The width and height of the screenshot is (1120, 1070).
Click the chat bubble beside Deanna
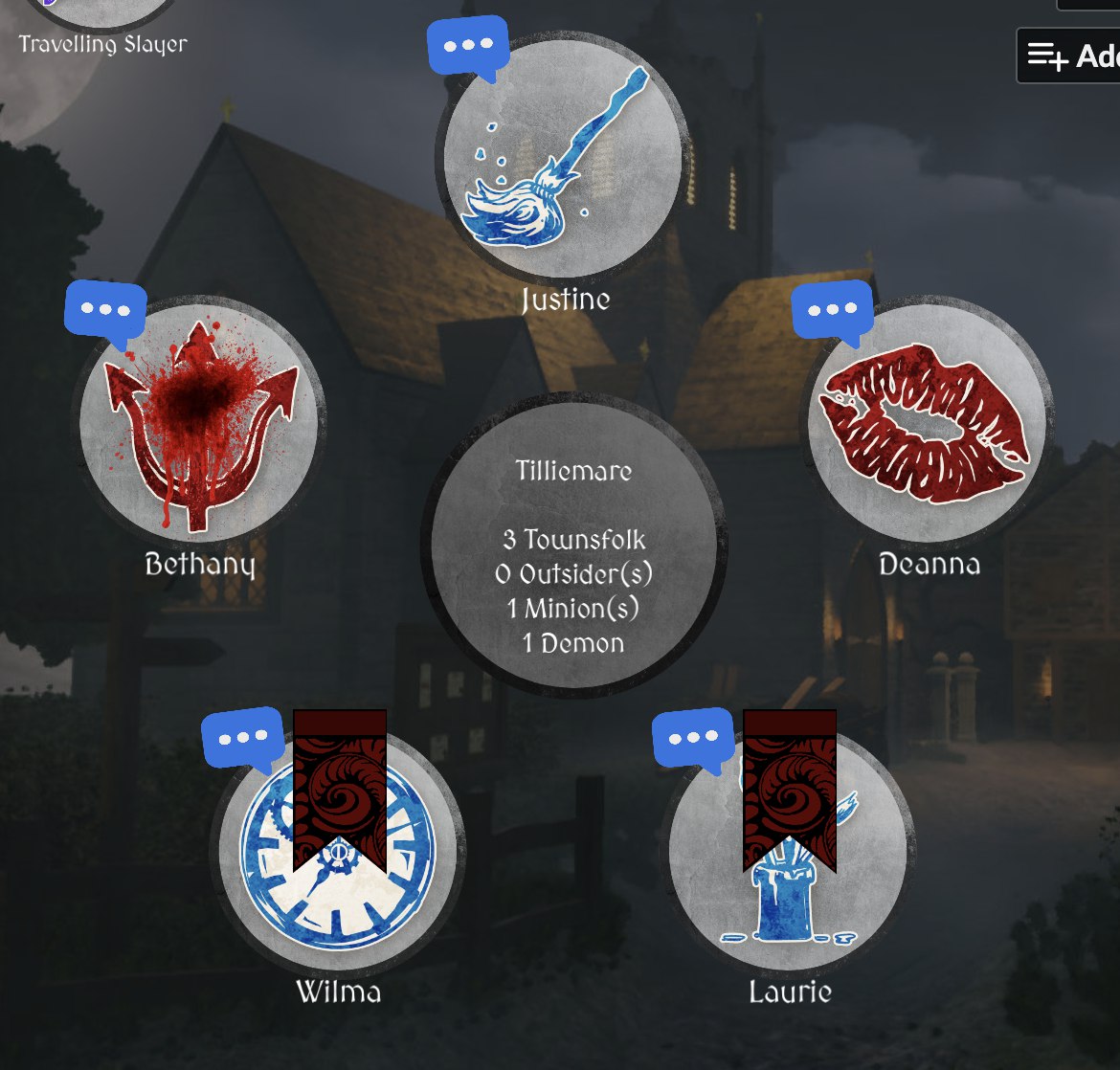pyautogui.click(x=832, y=312)
